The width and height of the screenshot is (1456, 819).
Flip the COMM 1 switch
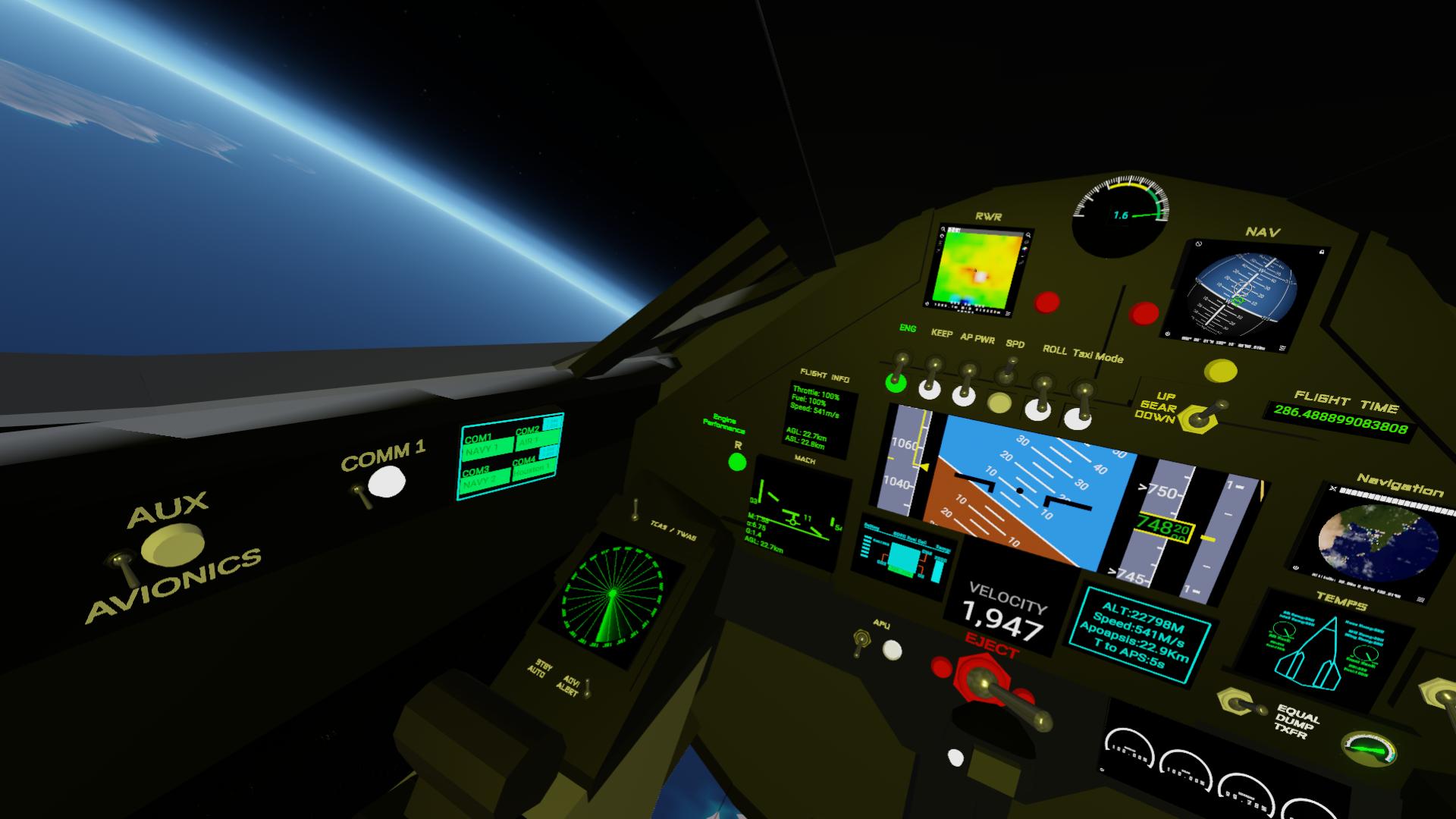(361, 497)
